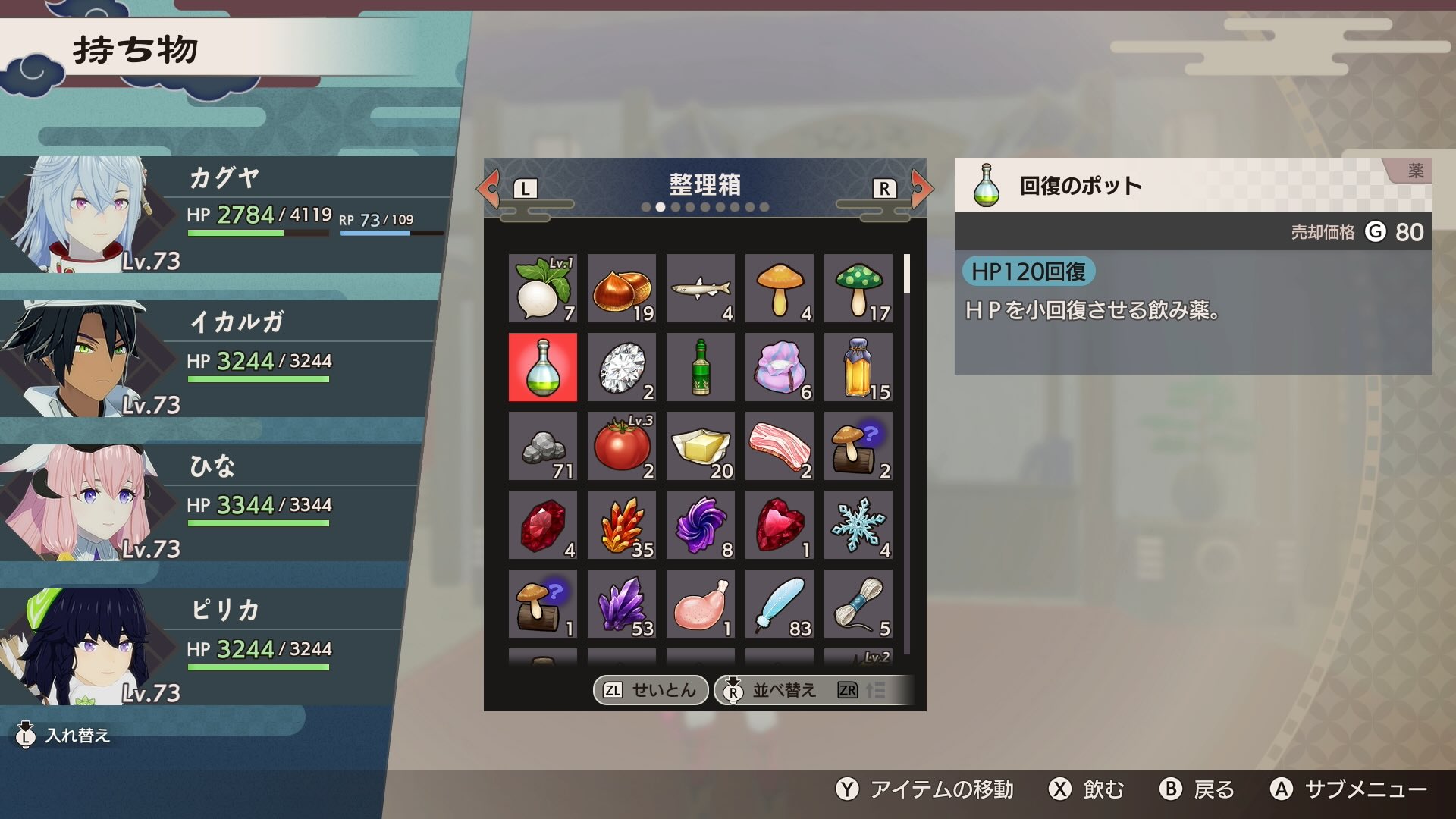The image size is (1456, 819).
Task: Select the Lv.3 tomato item
Action: coord(621,446)
